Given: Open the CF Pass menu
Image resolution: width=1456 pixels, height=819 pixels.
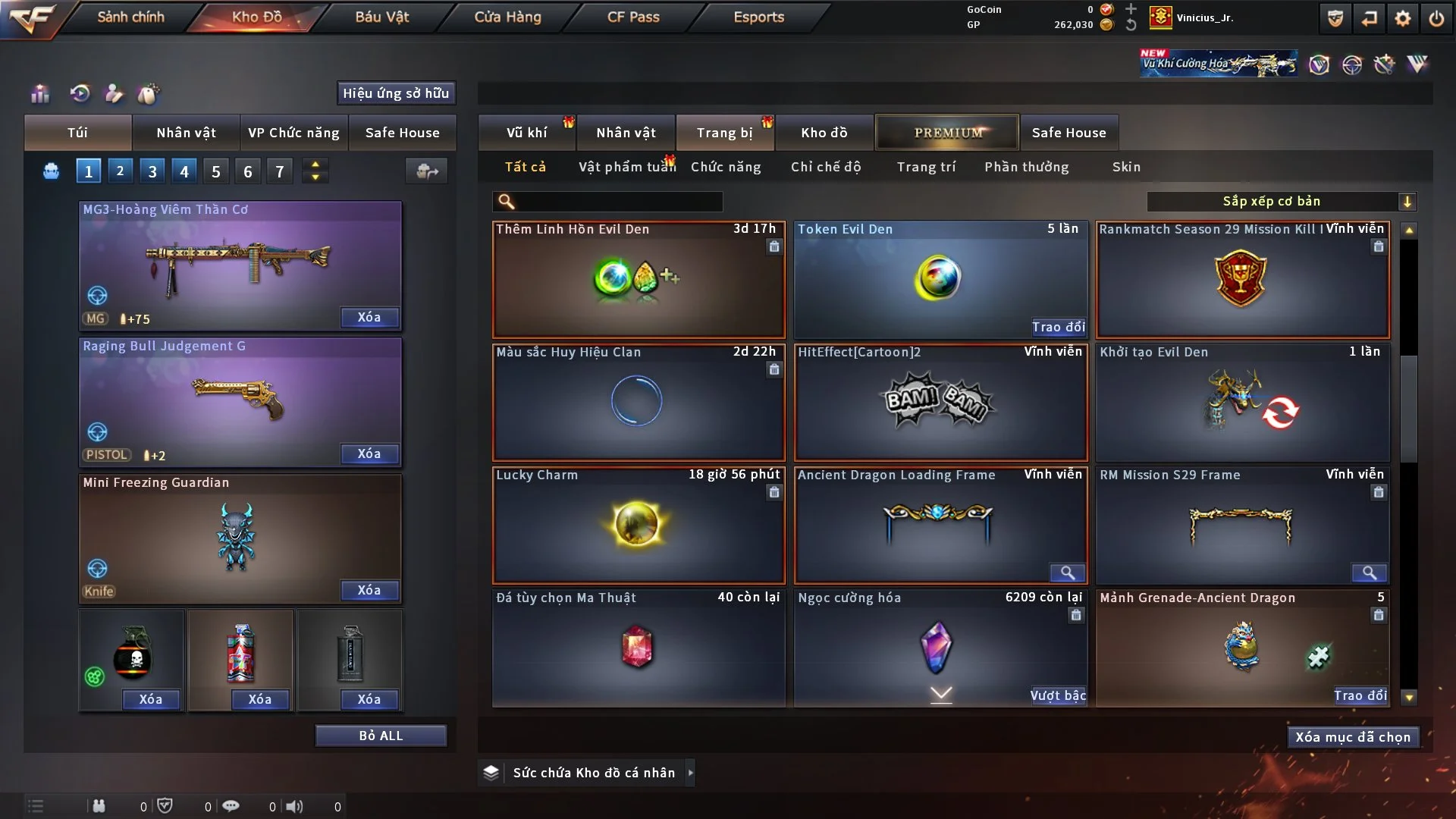Looking at the screenshot, I should [x=633, y=17].
